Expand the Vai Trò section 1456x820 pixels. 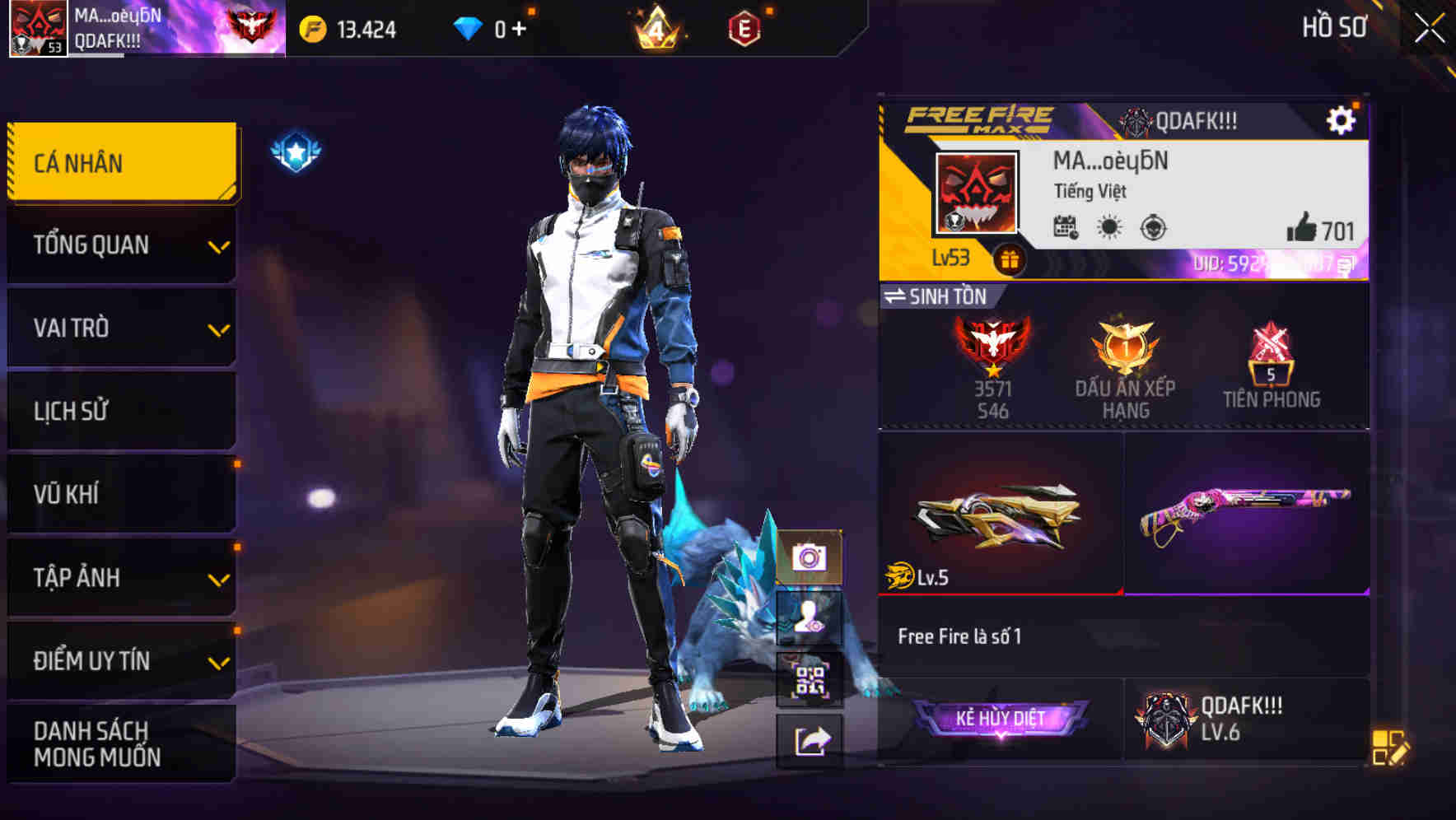pyautogui.click(x=119, y=328)
